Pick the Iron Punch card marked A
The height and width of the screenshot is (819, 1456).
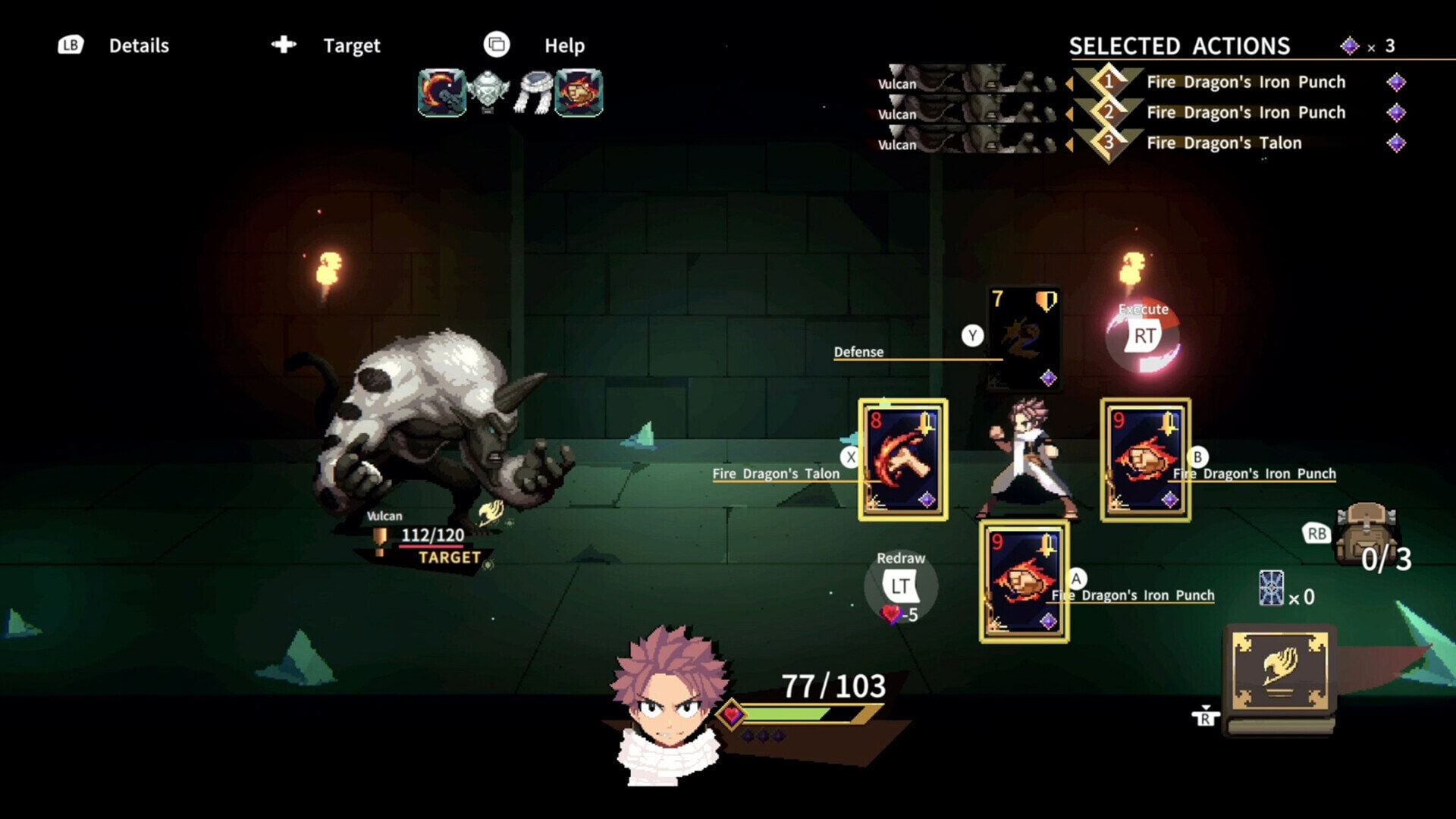pyautogui.click(x=1024, y=582)
